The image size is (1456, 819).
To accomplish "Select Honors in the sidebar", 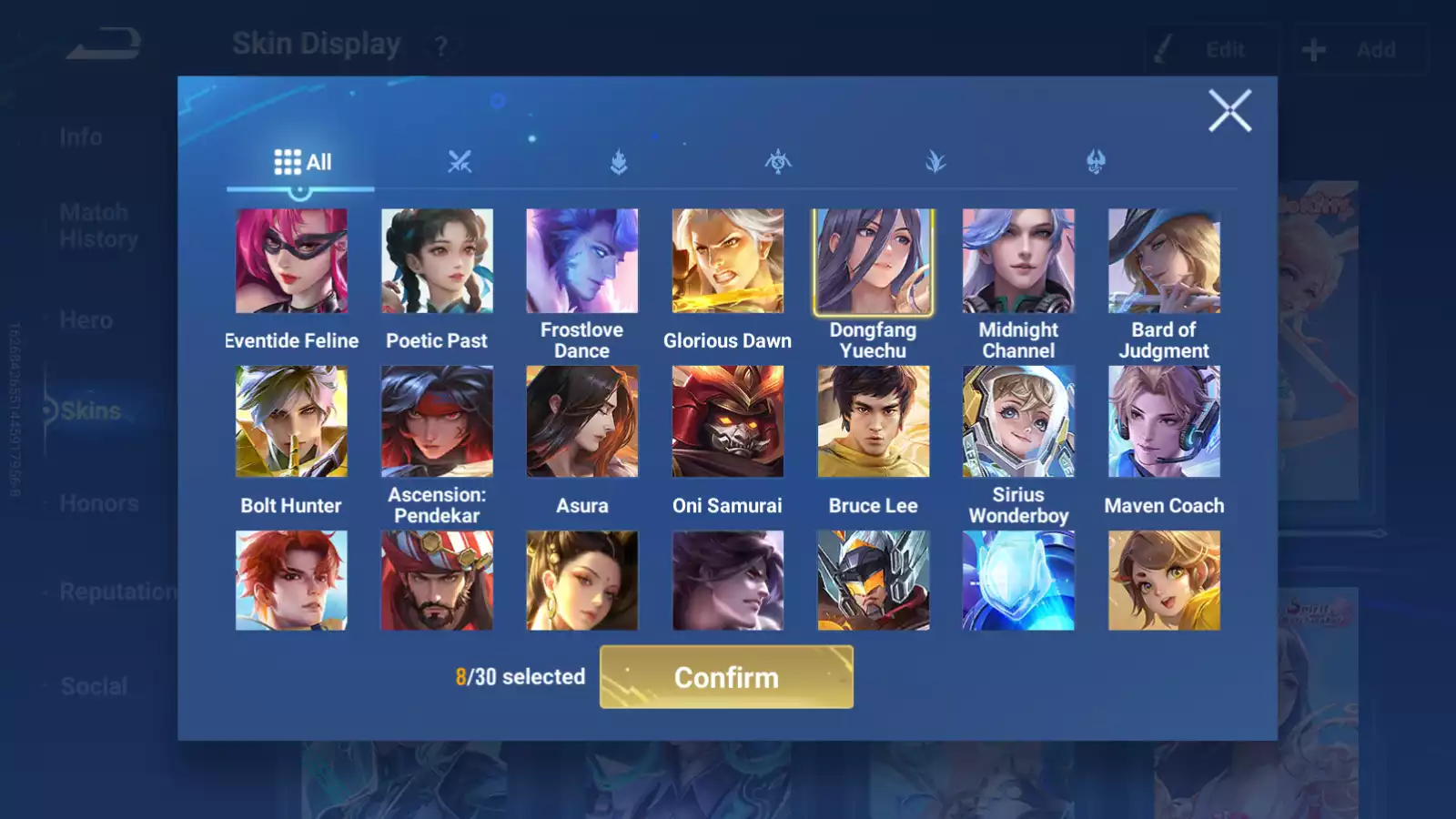I will 98,502.
